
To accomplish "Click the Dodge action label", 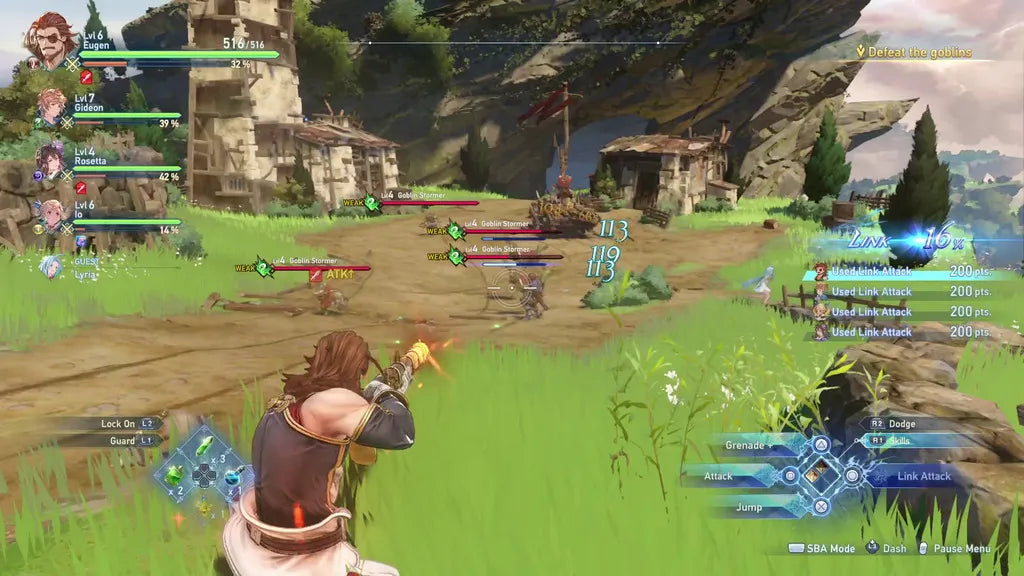I will pos(901,424).
